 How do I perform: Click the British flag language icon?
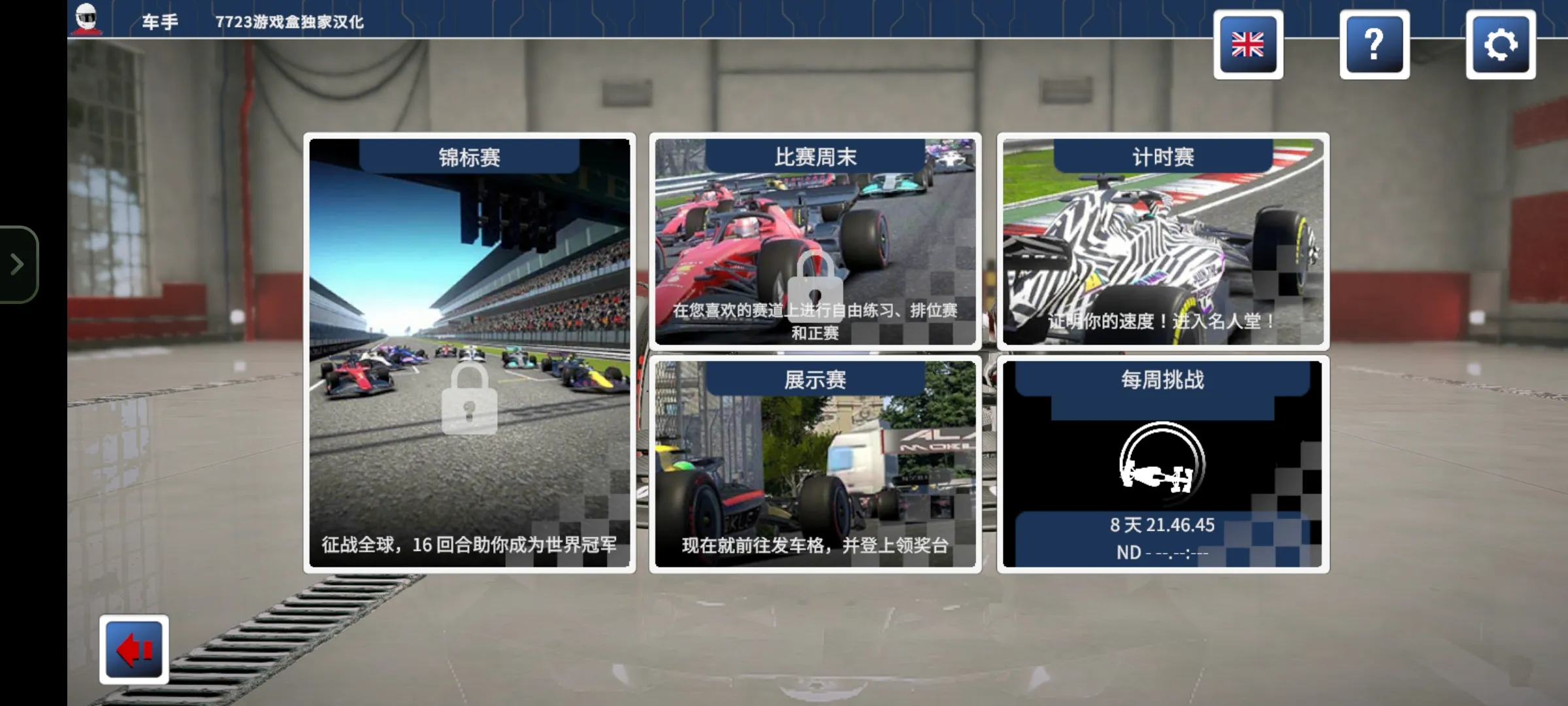tap(1249, 46)
